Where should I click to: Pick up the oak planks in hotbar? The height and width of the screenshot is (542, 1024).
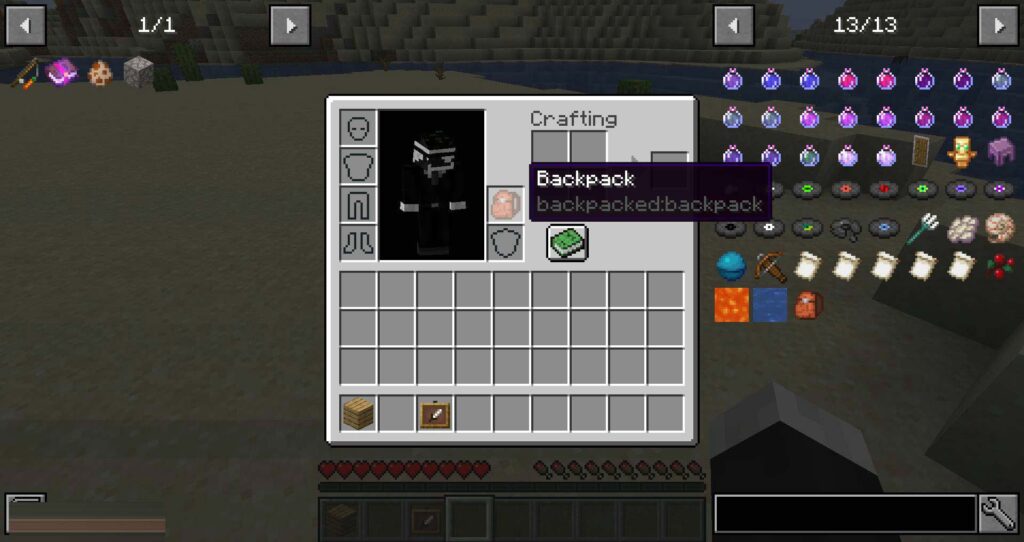coord(358,413)
